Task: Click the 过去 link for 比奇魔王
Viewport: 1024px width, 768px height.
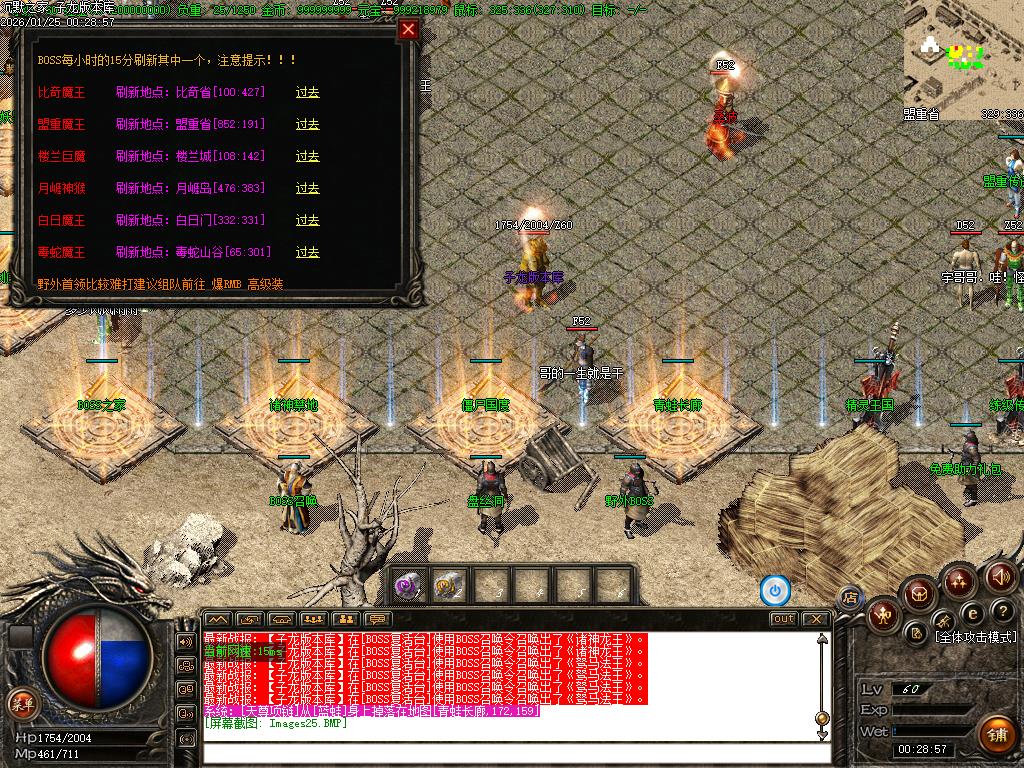Action: pyautogui.click(x=307, y=92)
